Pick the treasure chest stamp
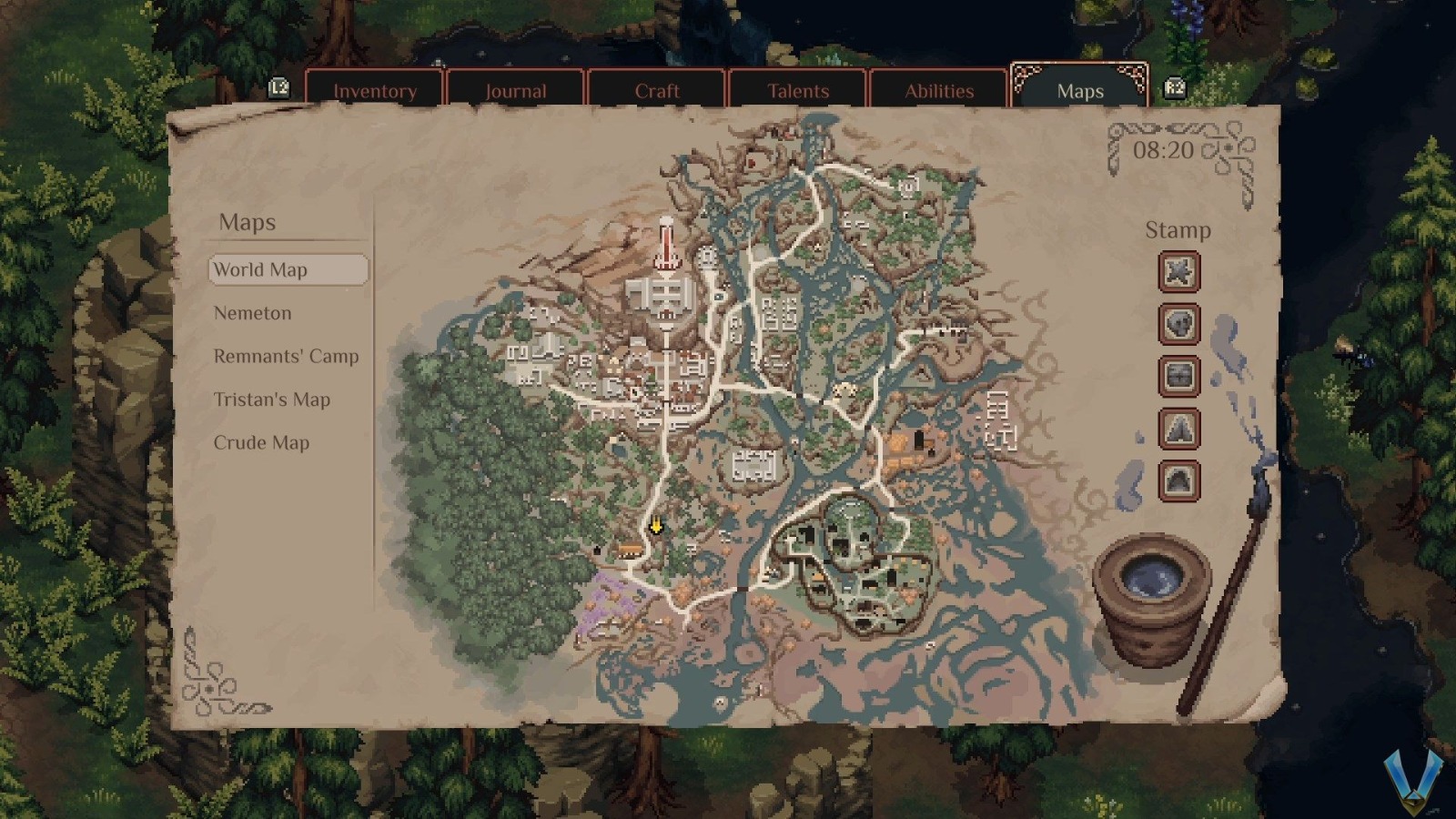The height and width of the screenshot is (819, 1456). pos(1178,378)
